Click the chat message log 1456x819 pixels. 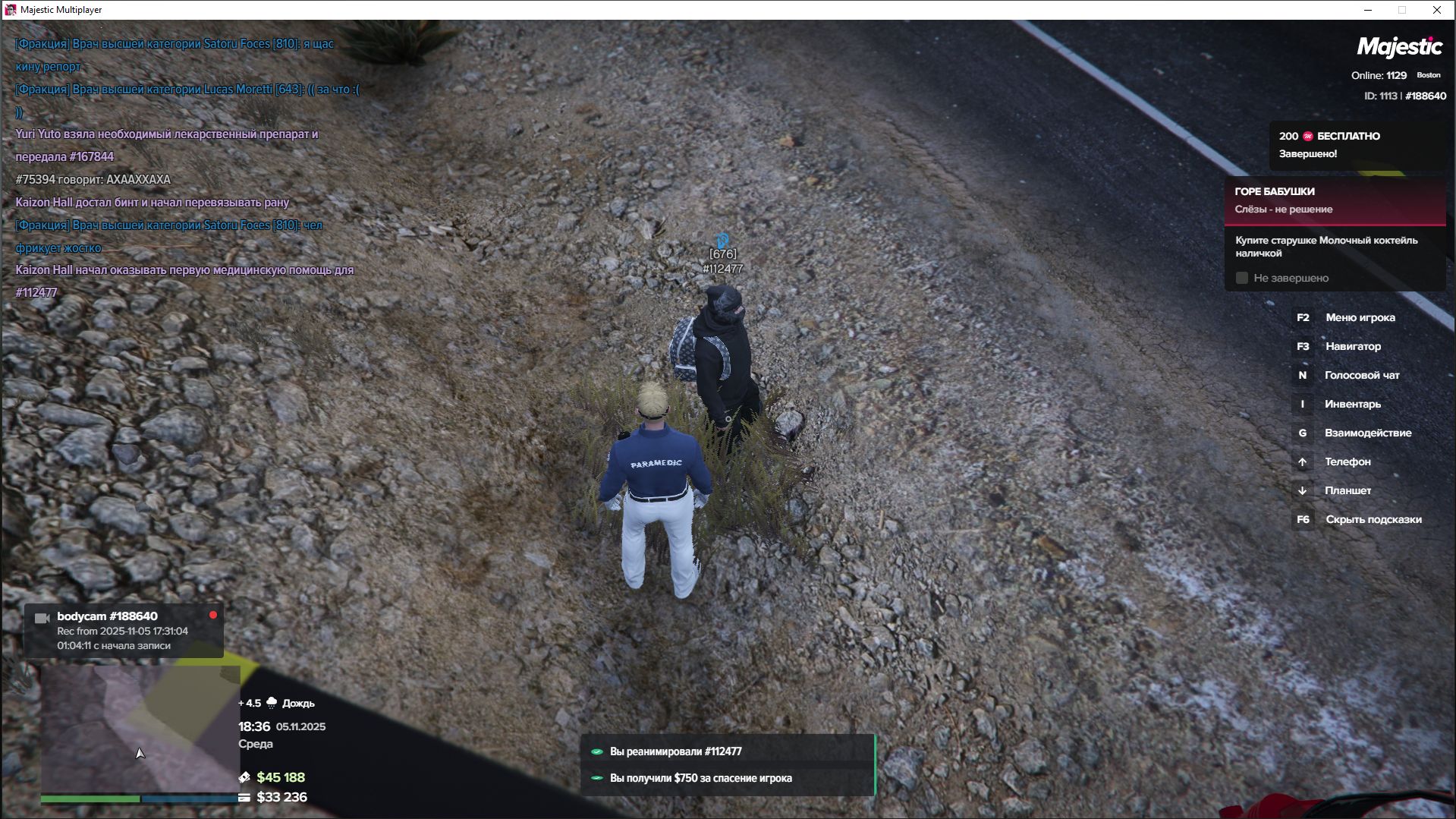(x=186, y=168)
